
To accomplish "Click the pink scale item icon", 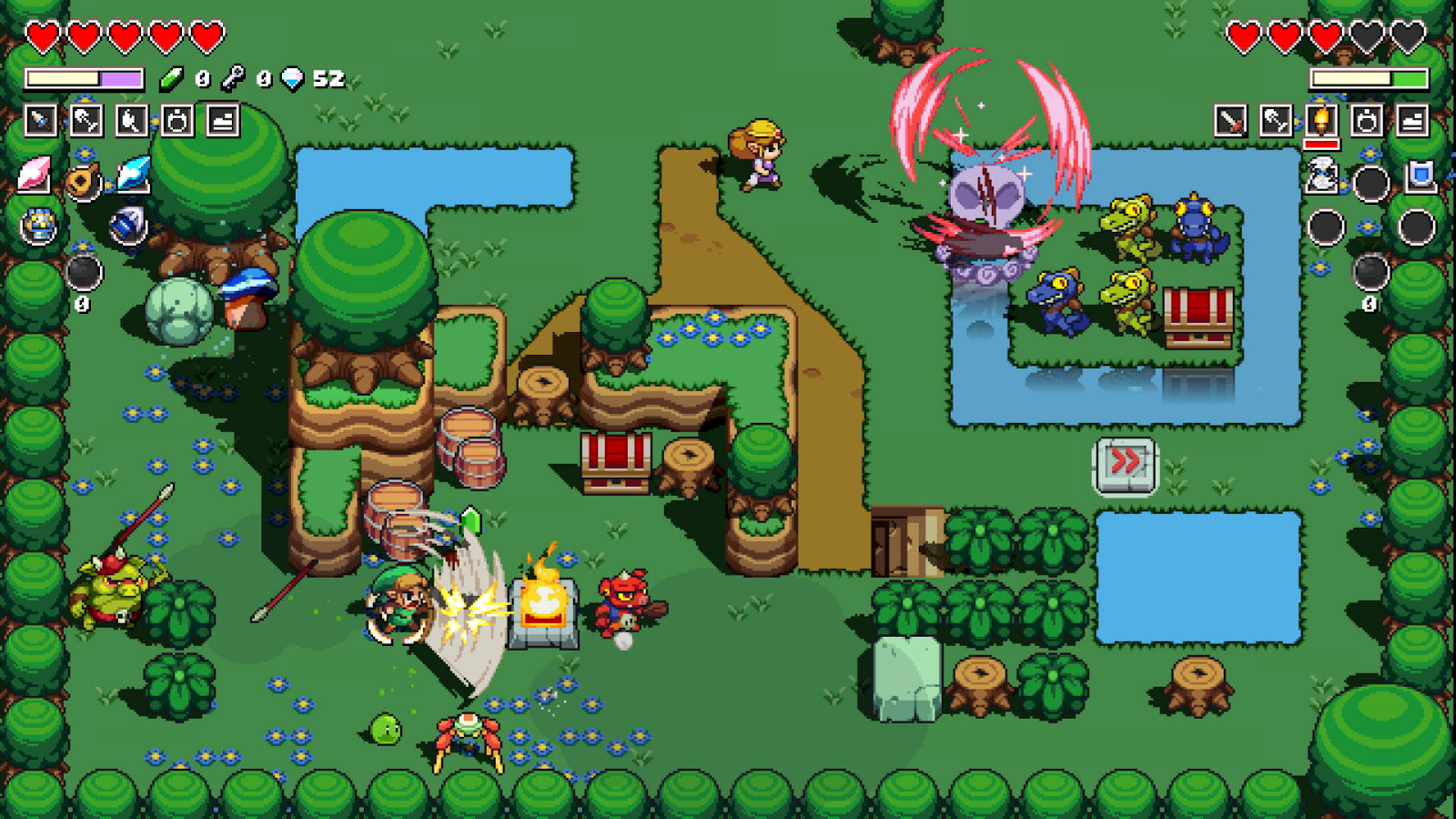I will (34, 176).
